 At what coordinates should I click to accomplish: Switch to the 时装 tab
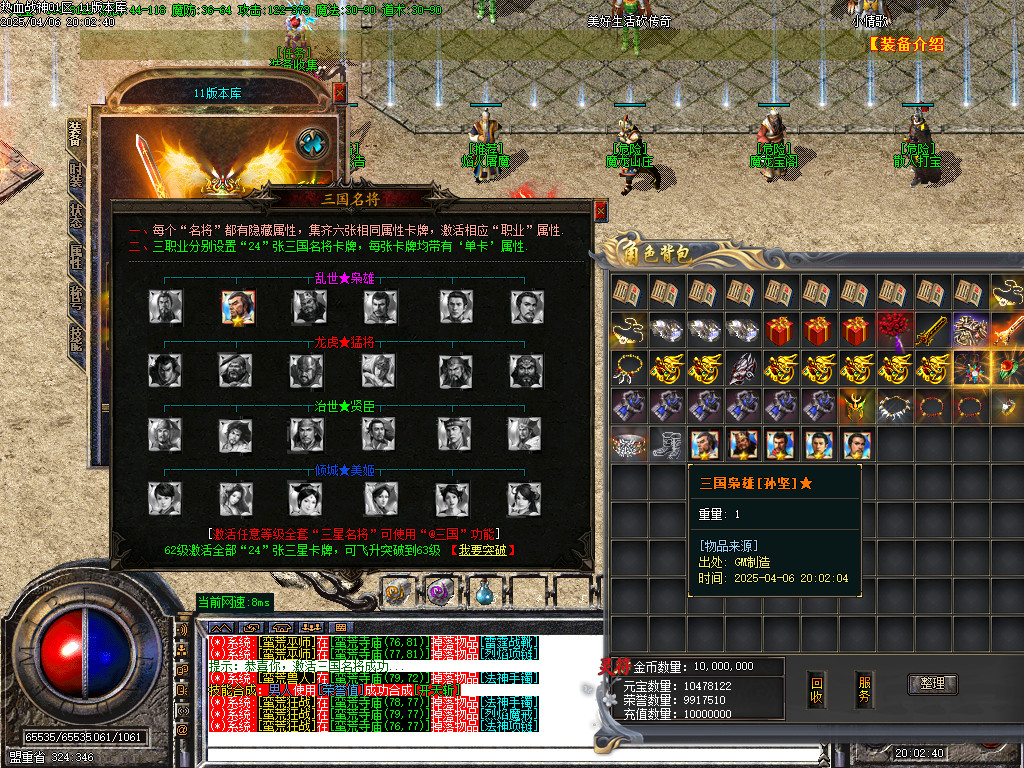(76, 174)
